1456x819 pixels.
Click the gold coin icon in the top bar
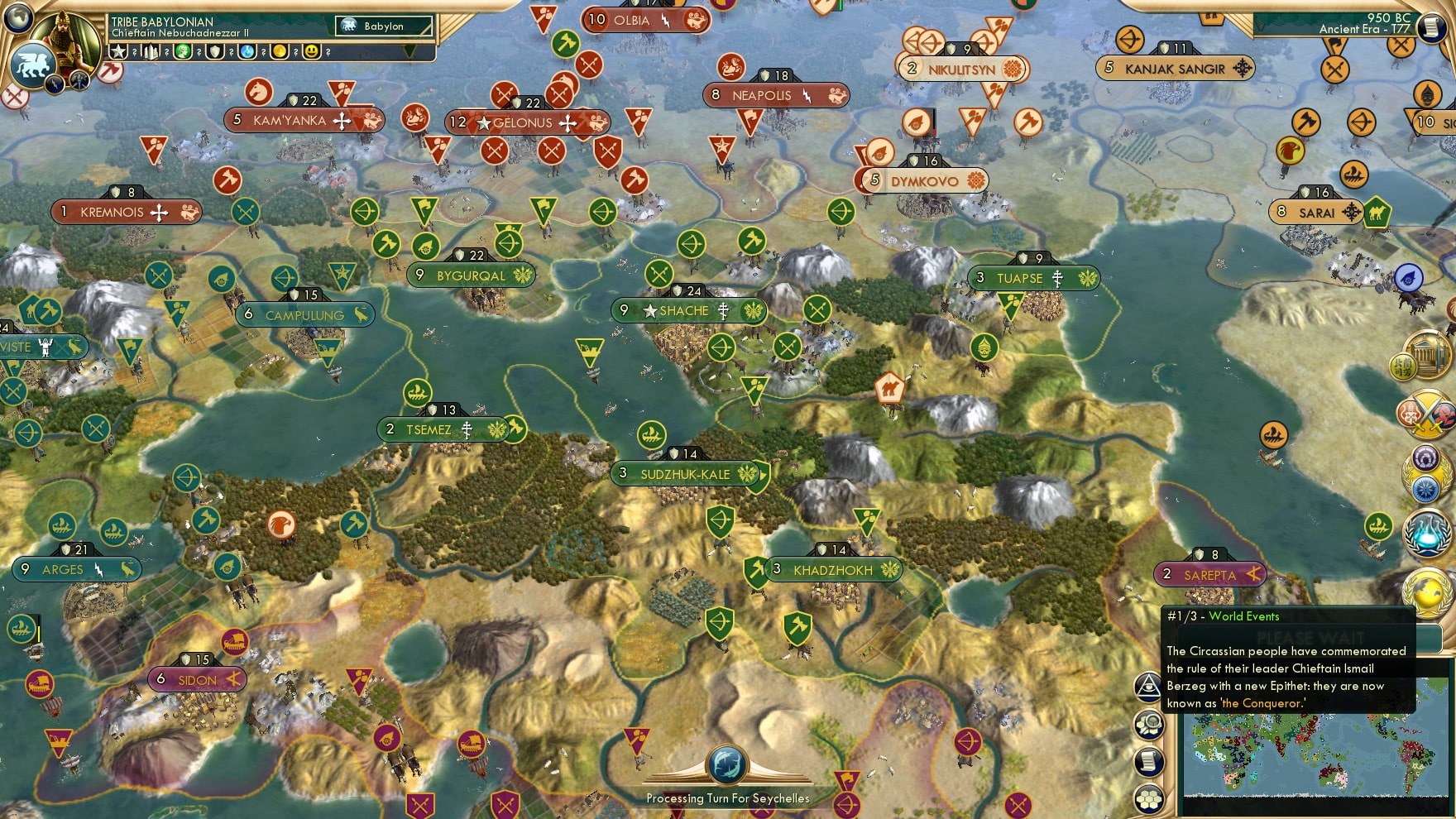coord(280,52)
